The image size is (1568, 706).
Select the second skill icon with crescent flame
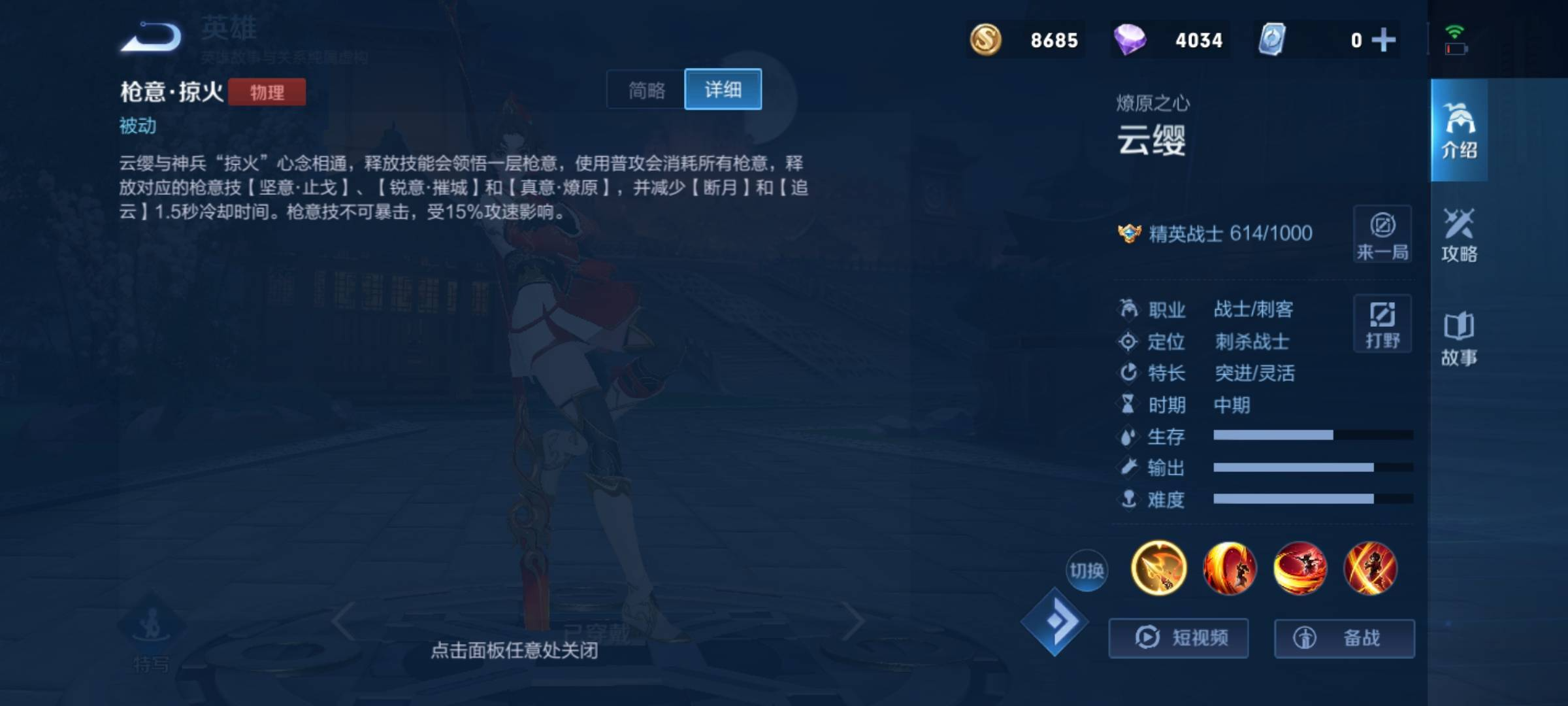tap(1229, 568)
